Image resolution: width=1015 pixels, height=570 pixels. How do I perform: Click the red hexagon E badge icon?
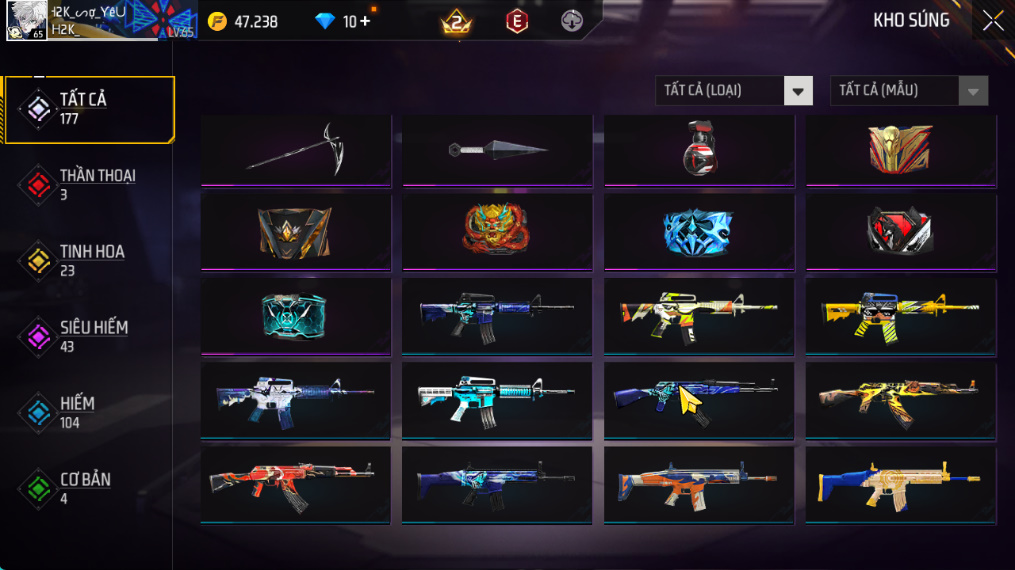click(516, 21)
